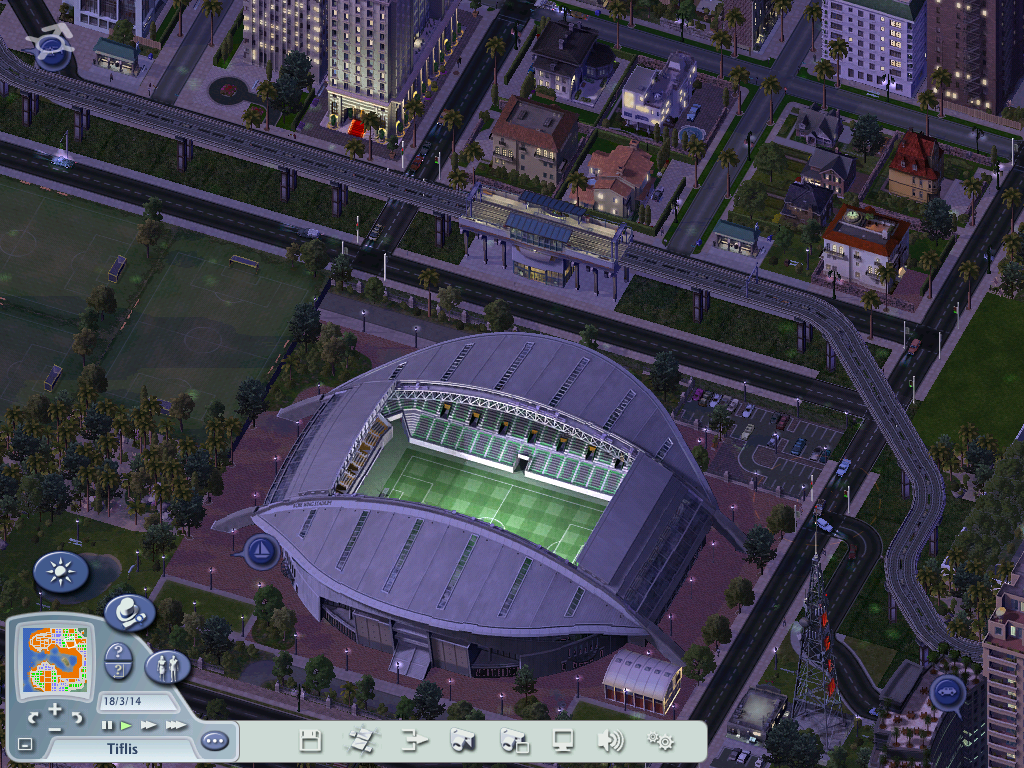The height and width of the screenshot is (768, 1024).
Task: Pause the simulation
Action: click(107, 725)
